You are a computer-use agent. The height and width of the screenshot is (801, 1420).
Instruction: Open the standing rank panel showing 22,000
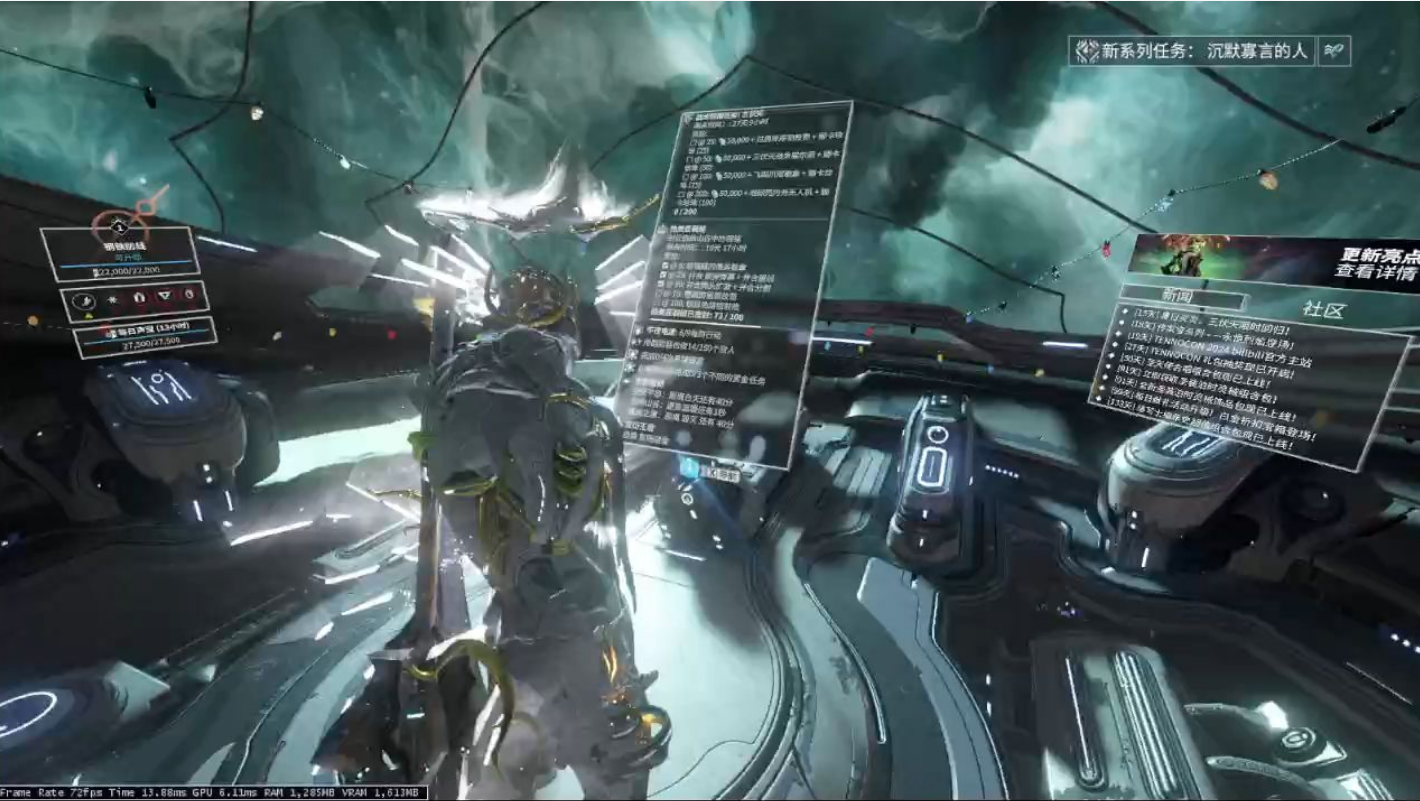[x=119, y=256]
